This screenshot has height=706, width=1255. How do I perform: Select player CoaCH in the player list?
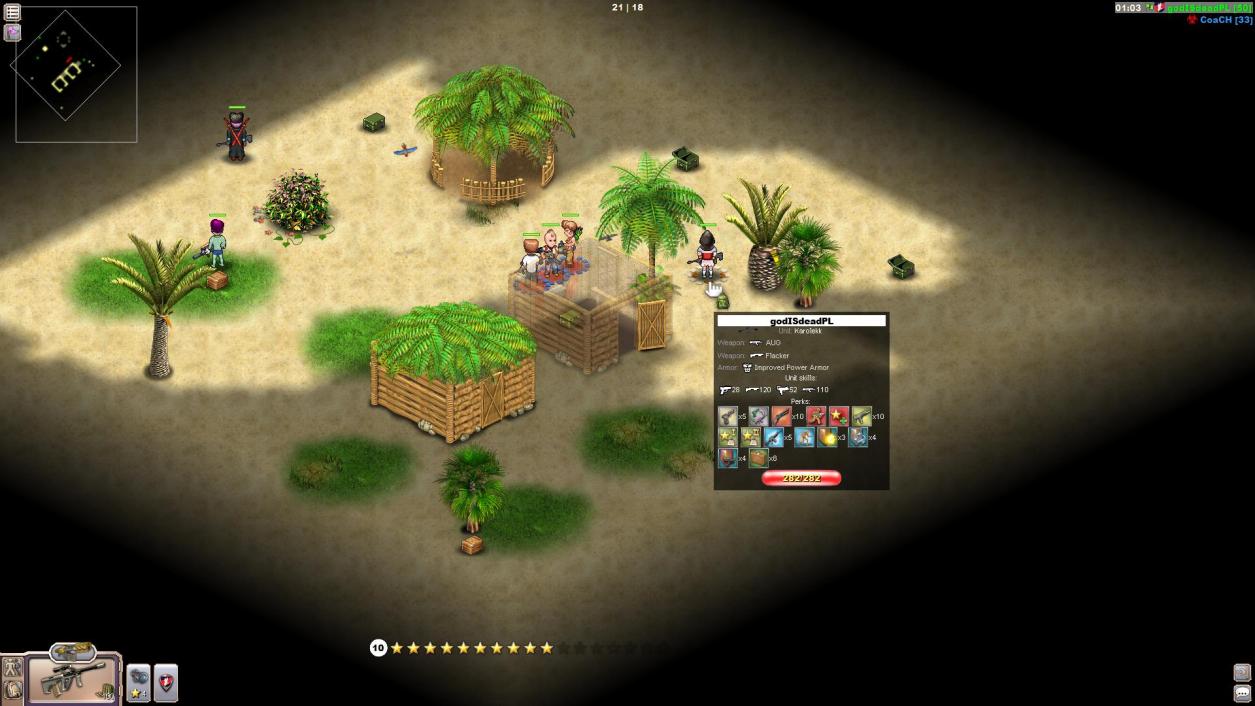coord(1218,20)
